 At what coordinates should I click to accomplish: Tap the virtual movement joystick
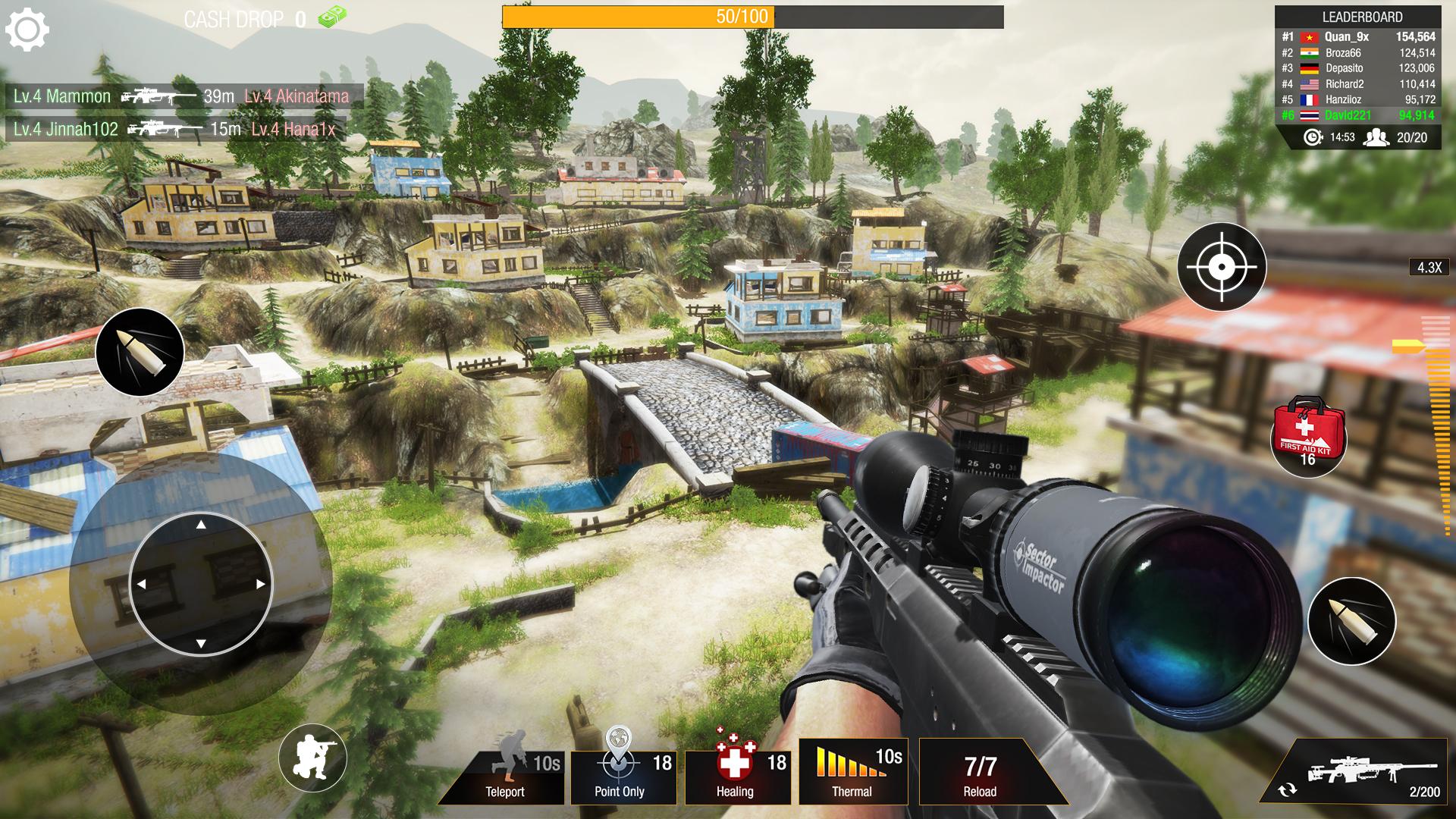(201, 582)
